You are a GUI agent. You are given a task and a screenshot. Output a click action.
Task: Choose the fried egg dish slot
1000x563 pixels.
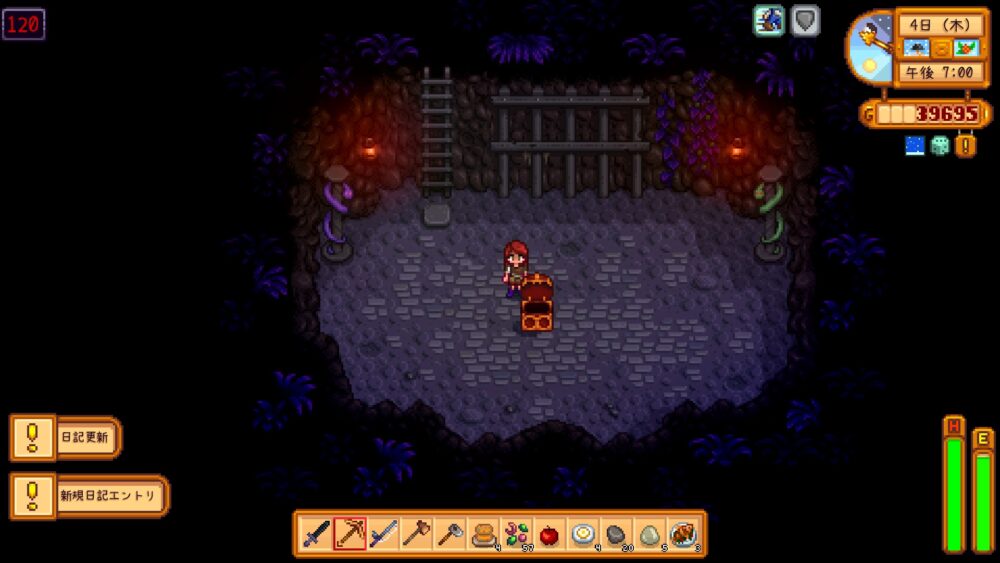(x=582, y=534)
